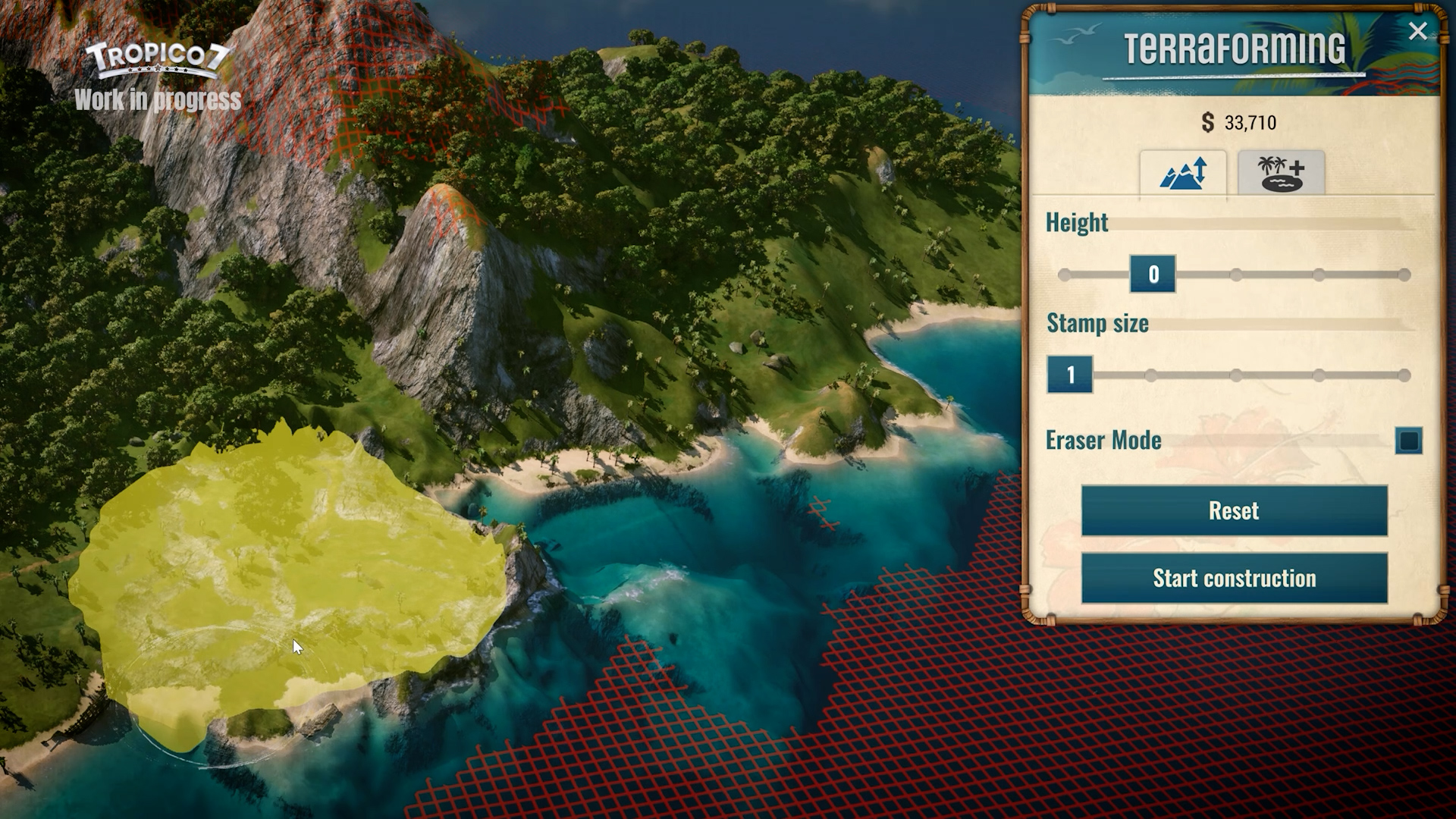
Task: Reset the terraforming changes
Action: coord(1234,510)
